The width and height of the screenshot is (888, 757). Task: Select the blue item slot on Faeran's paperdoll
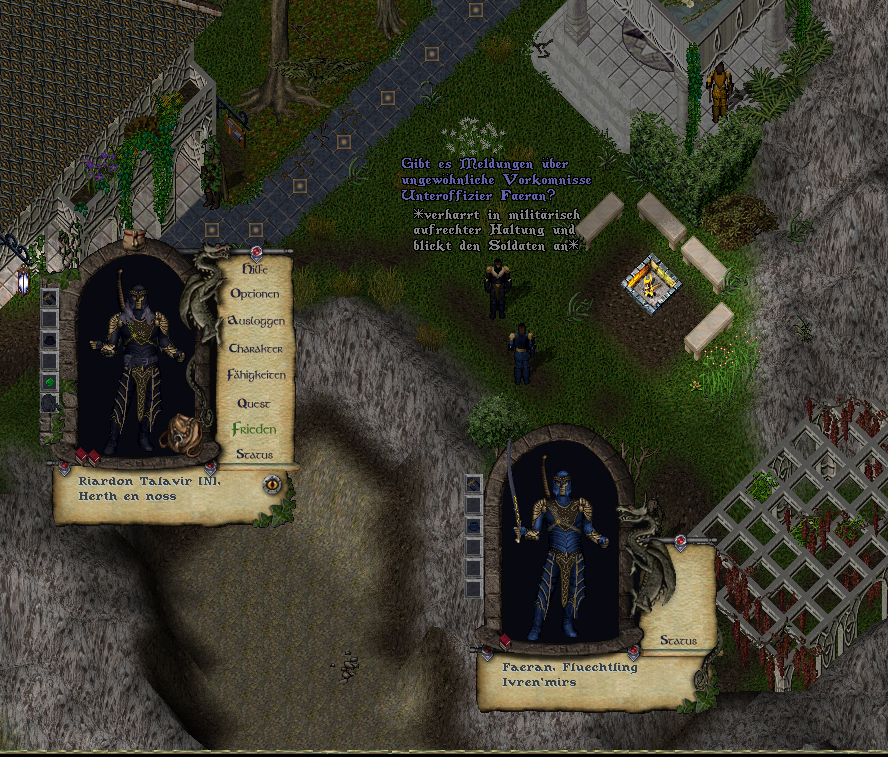click(474, 526)
